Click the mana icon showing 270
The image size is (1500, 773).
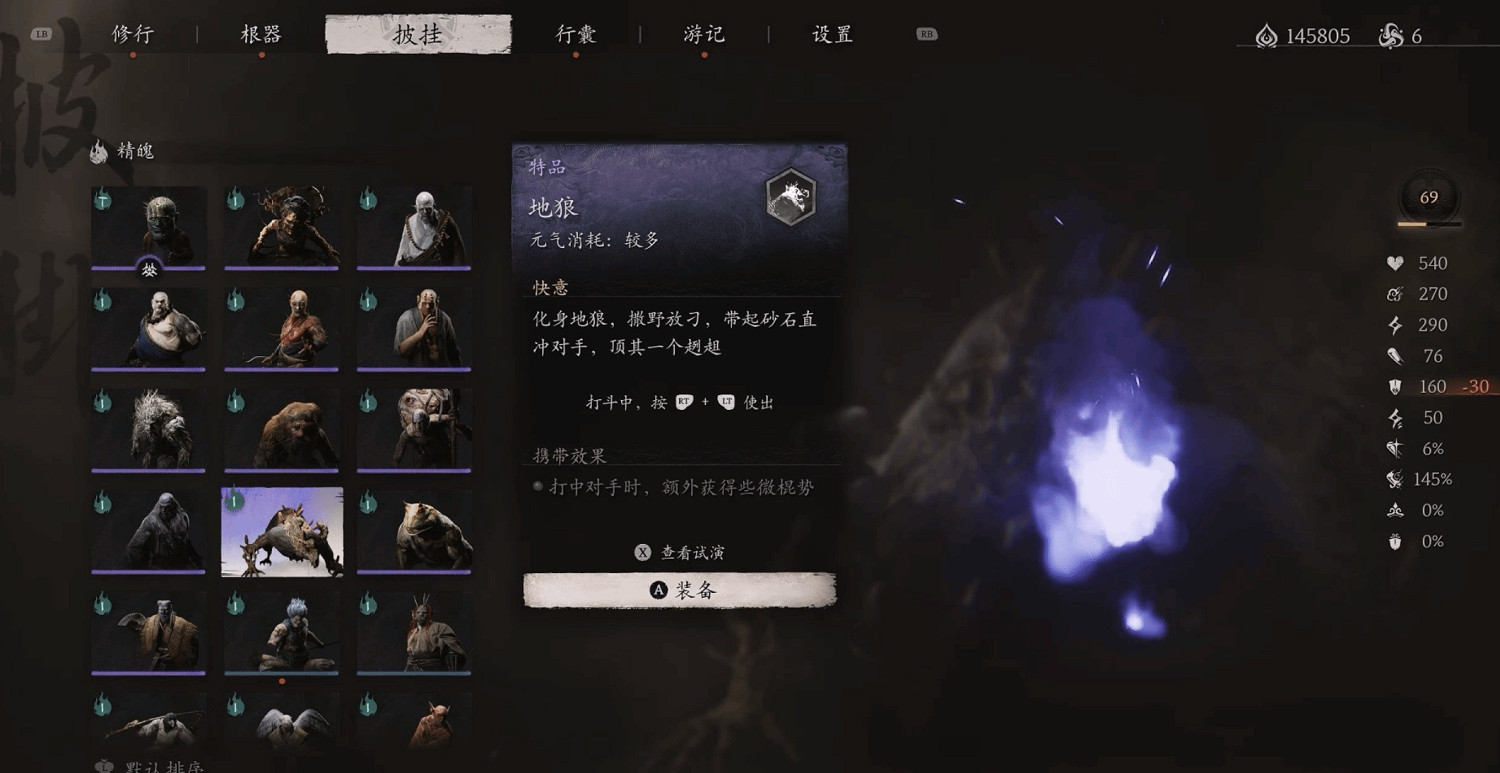click(1394, 293)
